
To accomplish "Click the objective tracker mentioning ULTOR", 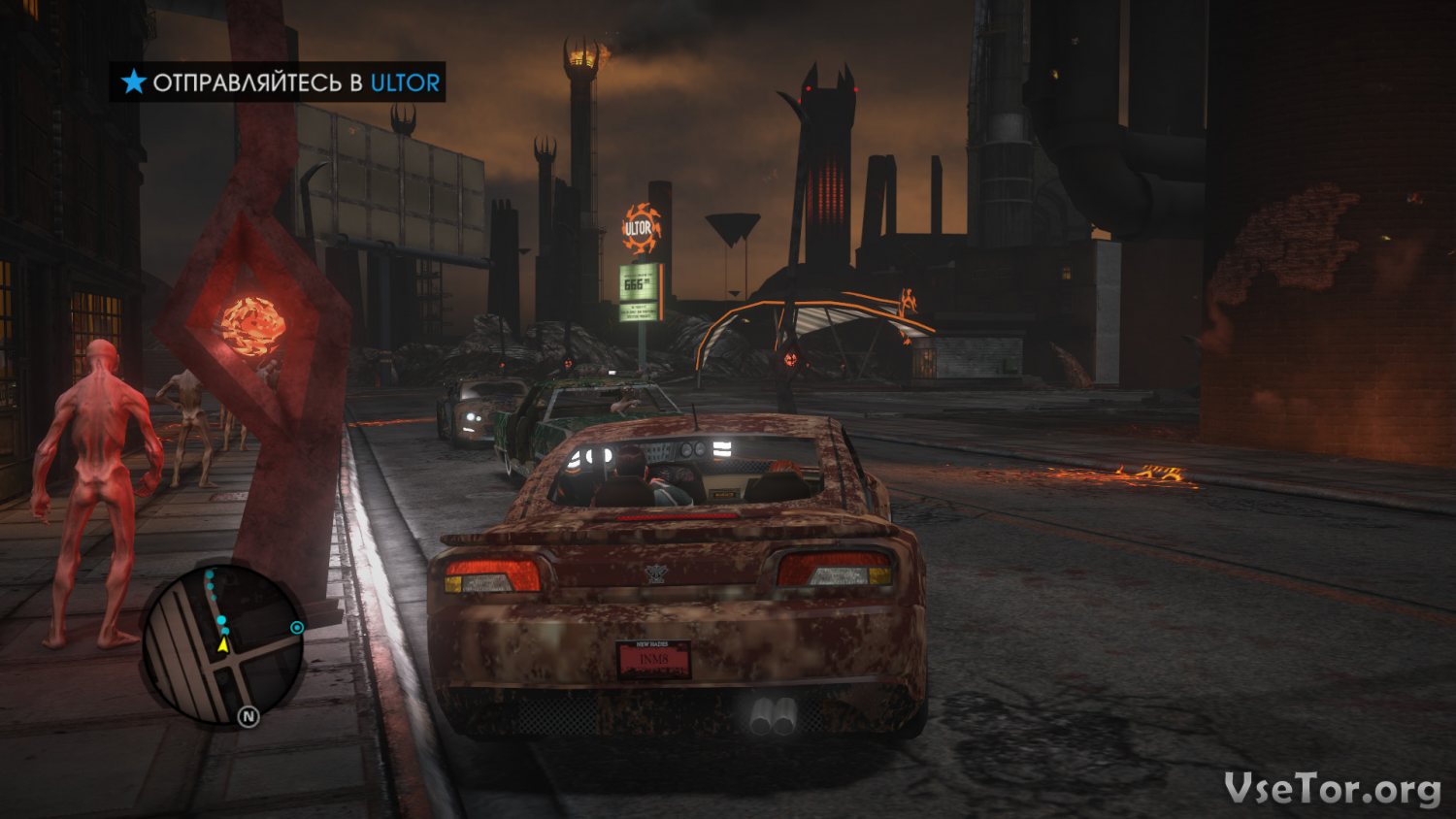I will click(280, 82).
